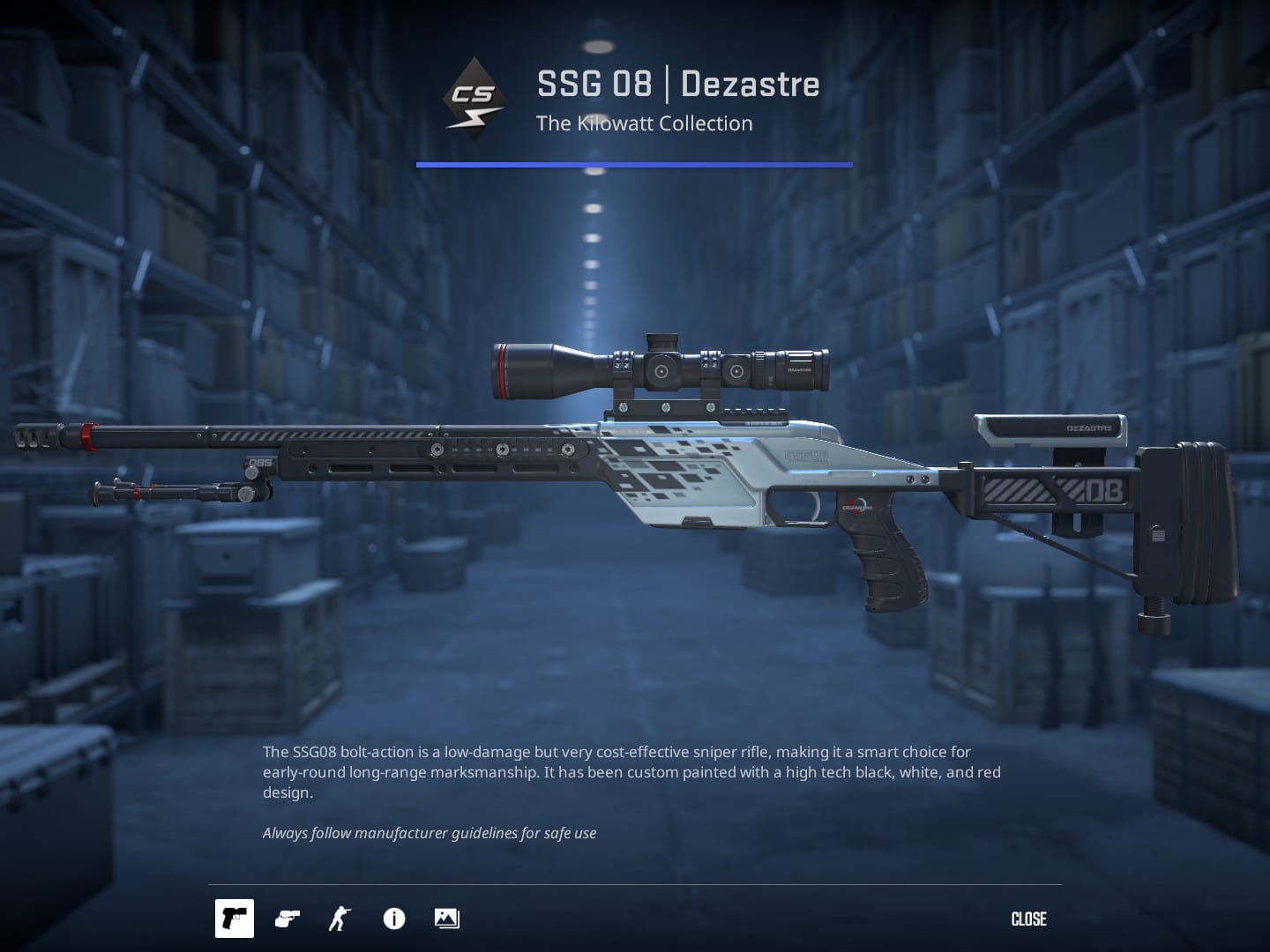Click the manufacturer guidelines italic text

(x=429, y=832)
